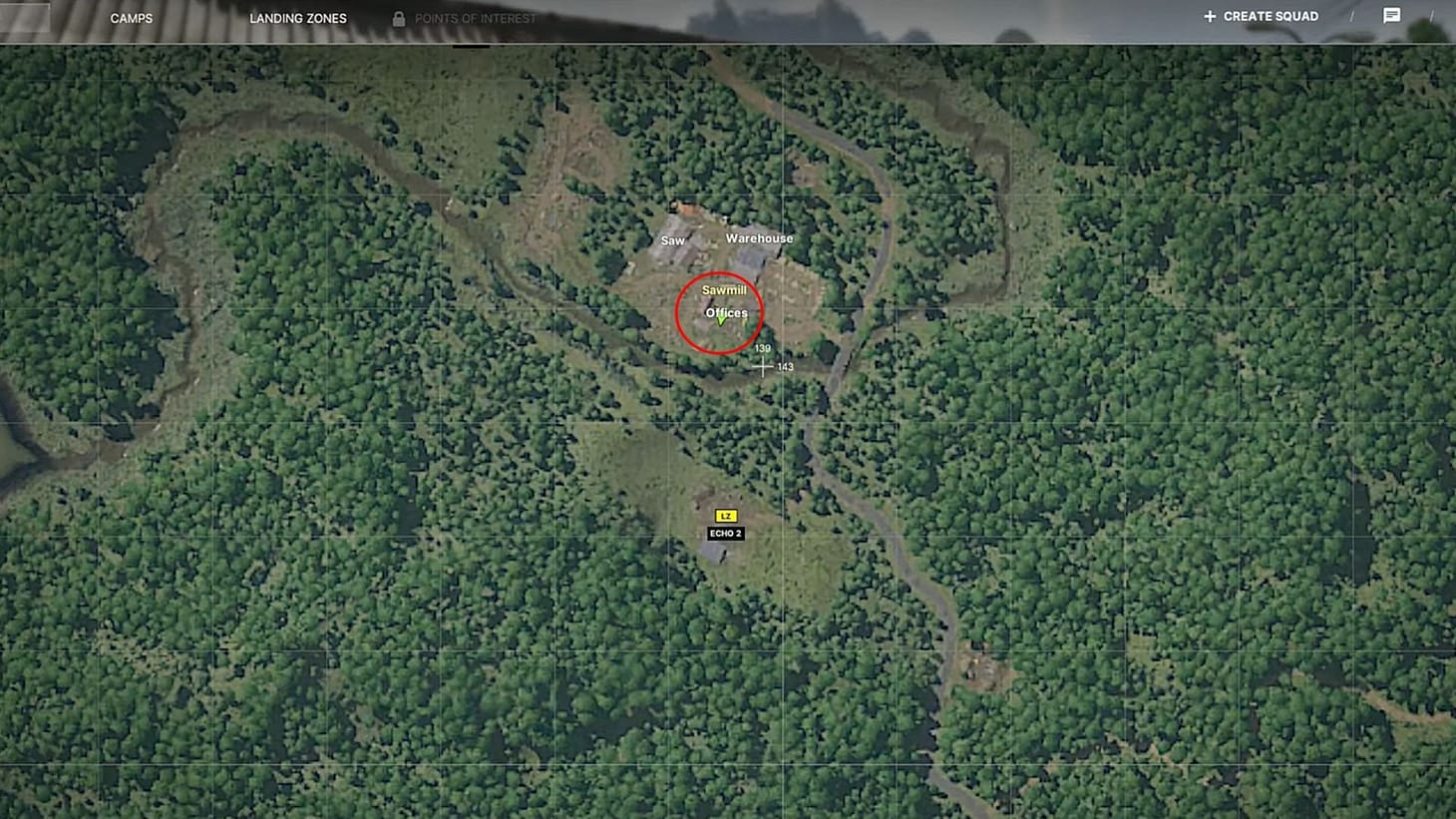Expand details for the Sawmill location
Image resolution: width=1456 pixels, height=819 pixels.
point(725,289)
